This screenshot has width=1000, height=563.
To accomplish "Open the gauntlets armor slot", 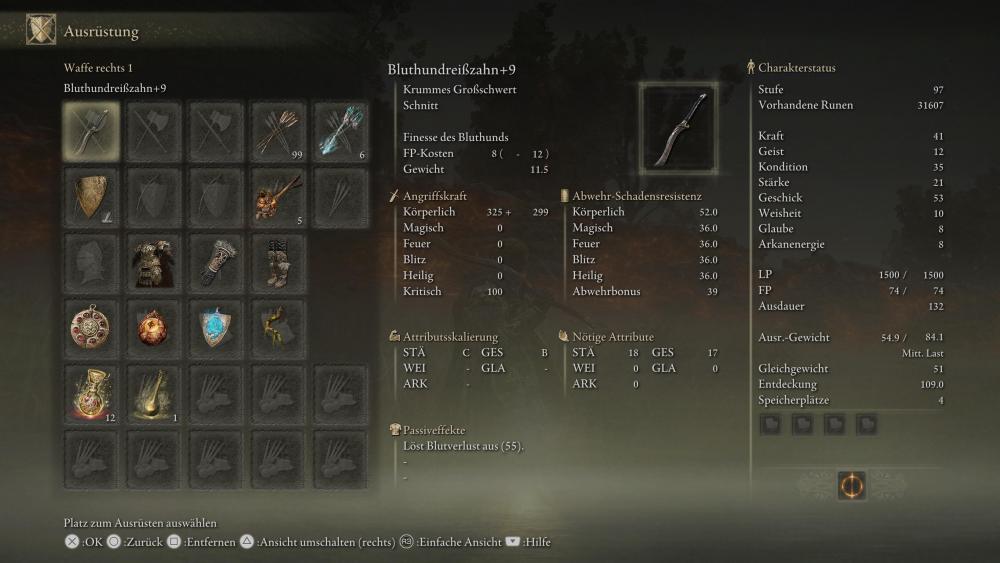I will pyautogui.click(x=215, y=261).
